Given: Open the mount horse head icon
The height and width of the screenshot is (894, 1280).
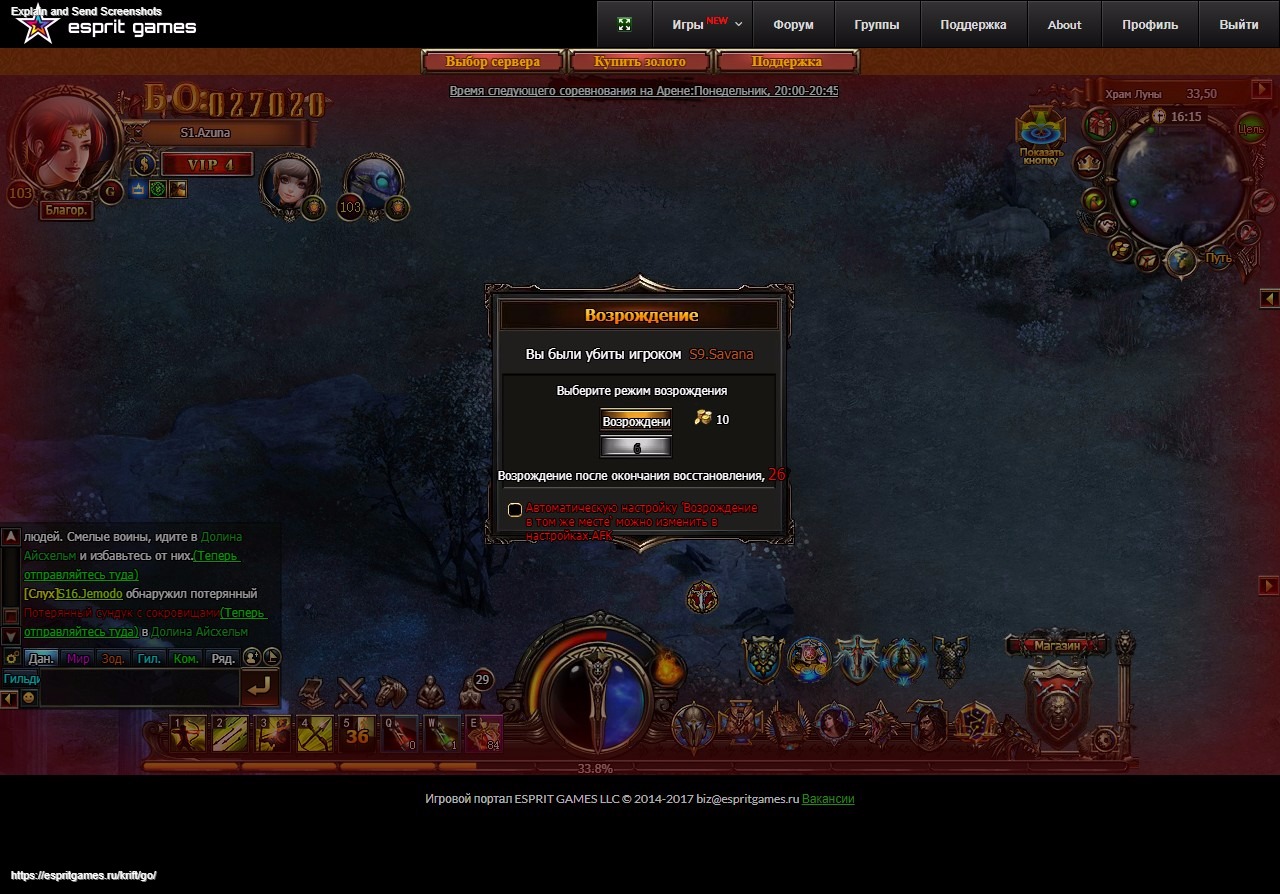Looking at the screenshot, I should coord(391,691).
